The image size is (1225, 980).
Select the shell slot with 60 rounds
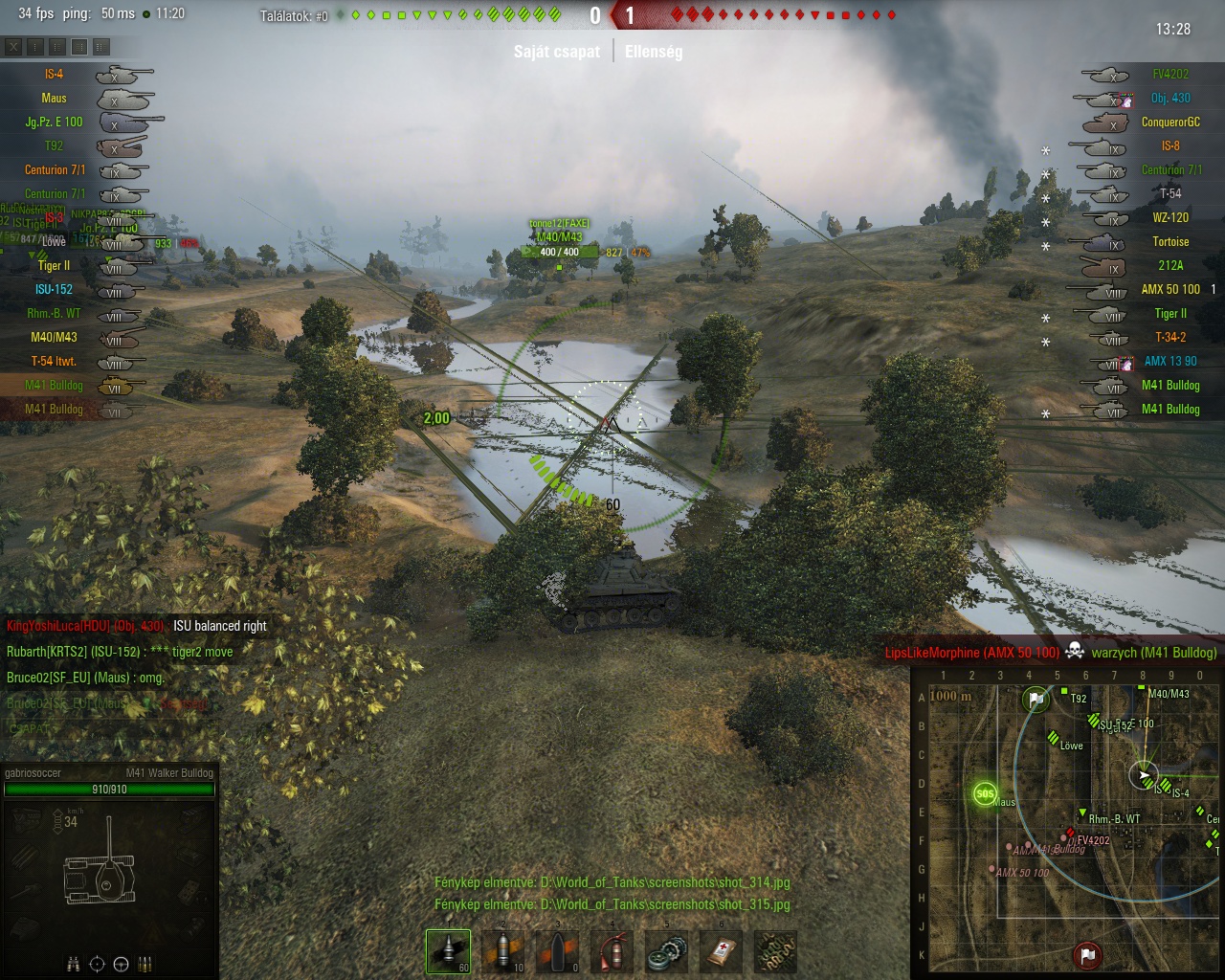(x=448, y=951)
